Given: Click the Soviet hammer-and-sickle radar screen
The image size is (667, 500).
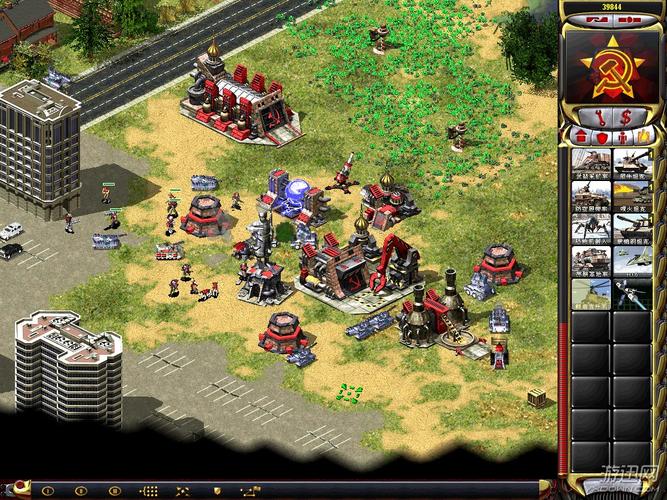Looking at the screenshot, I should tap(612, 67).
